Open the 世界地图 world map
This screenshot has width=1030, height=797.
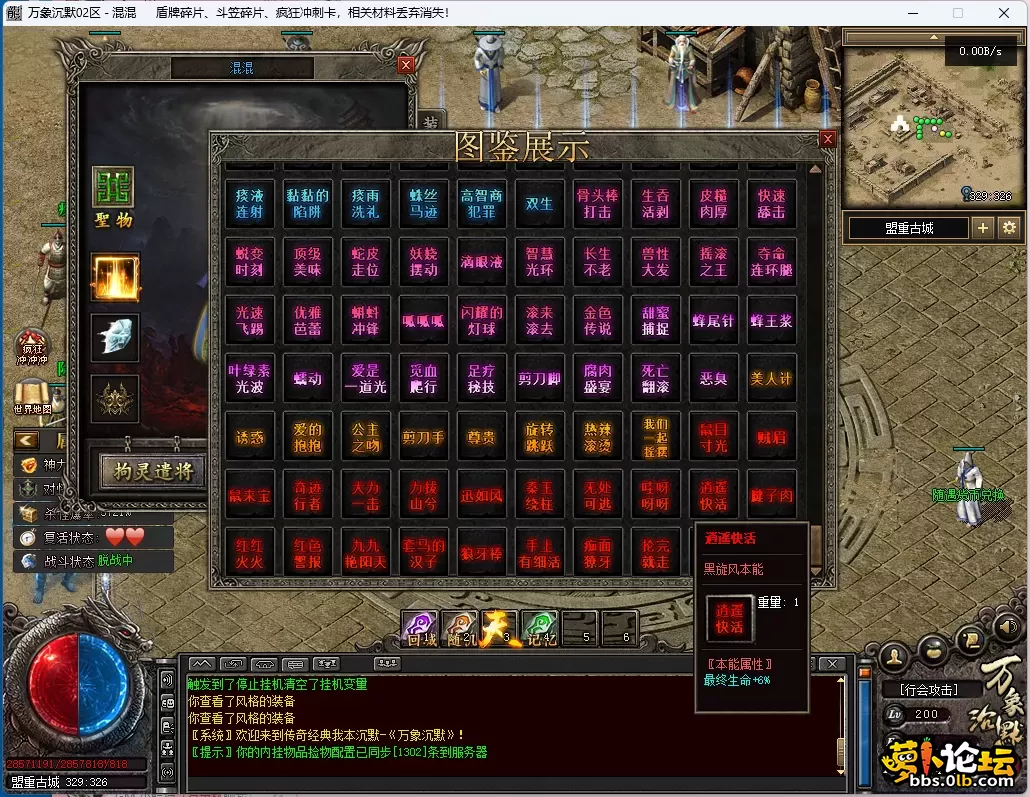point(33,397)
